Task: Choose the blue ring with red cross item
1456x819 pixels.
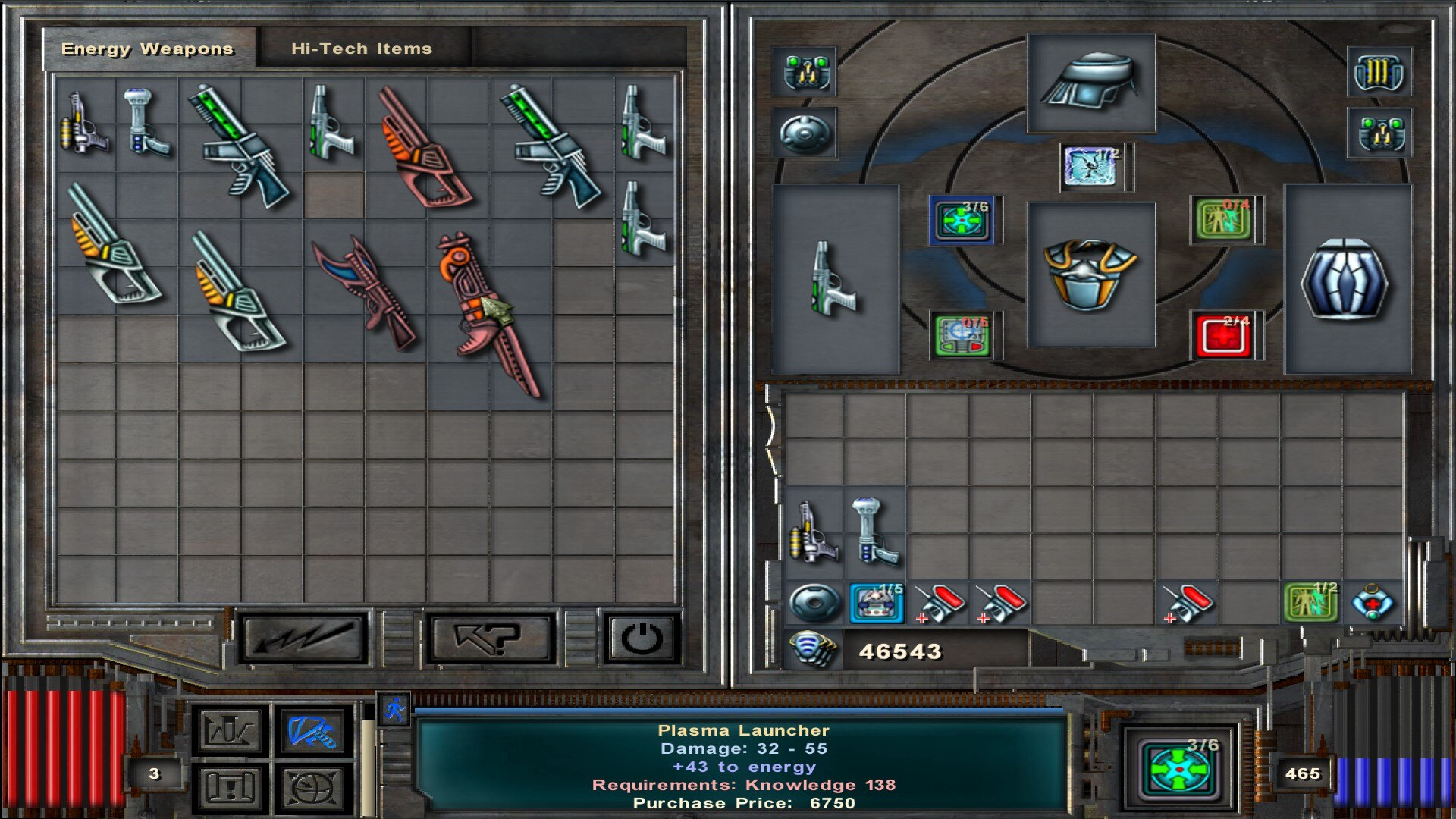Action: [x=1373, y=602]
